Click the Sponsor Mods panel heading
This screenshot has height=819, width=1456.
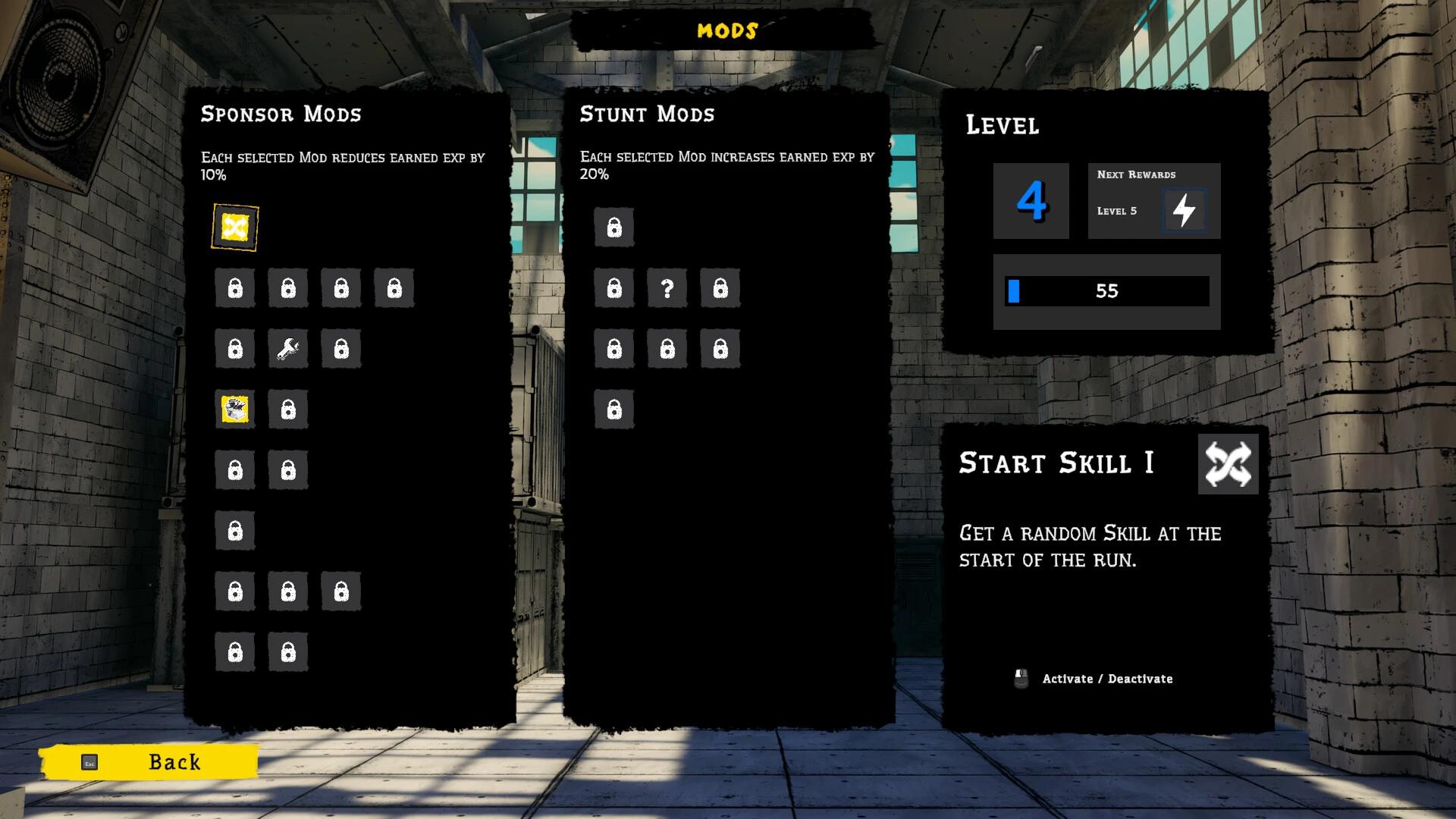(281, 115)
